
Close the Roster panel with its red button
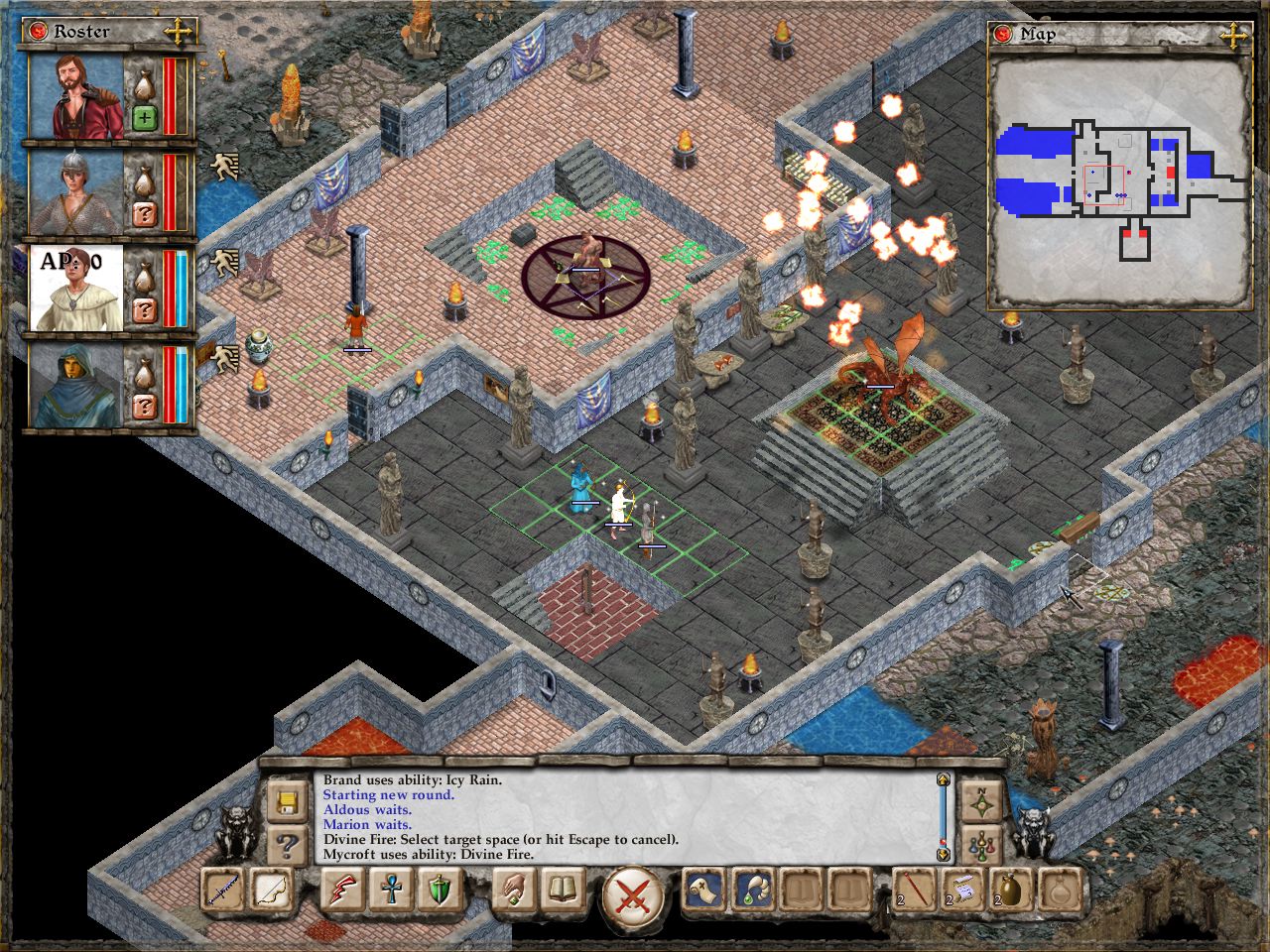point(39,32)
